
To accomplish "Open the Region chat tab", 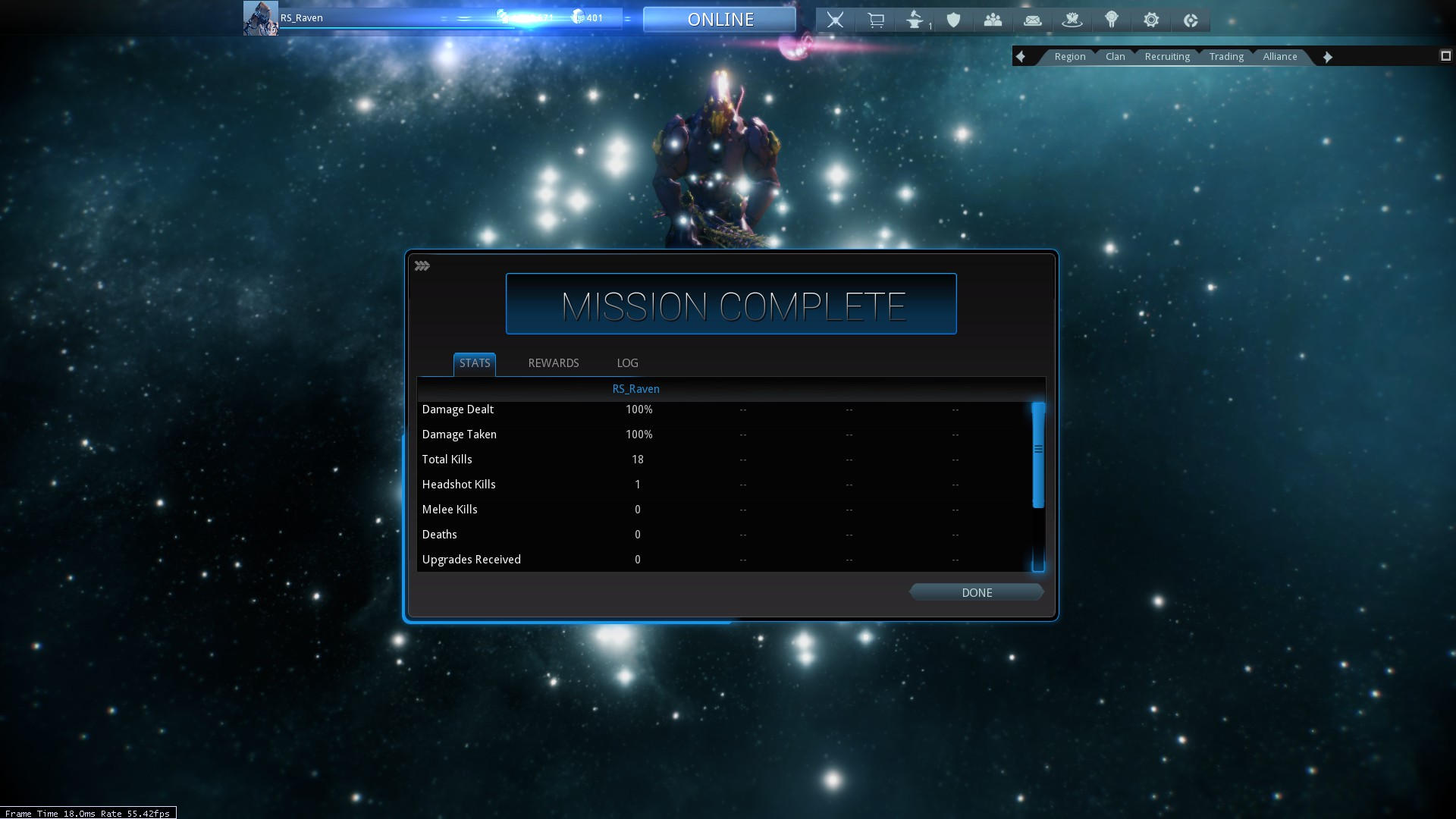I will (1069, 57).
